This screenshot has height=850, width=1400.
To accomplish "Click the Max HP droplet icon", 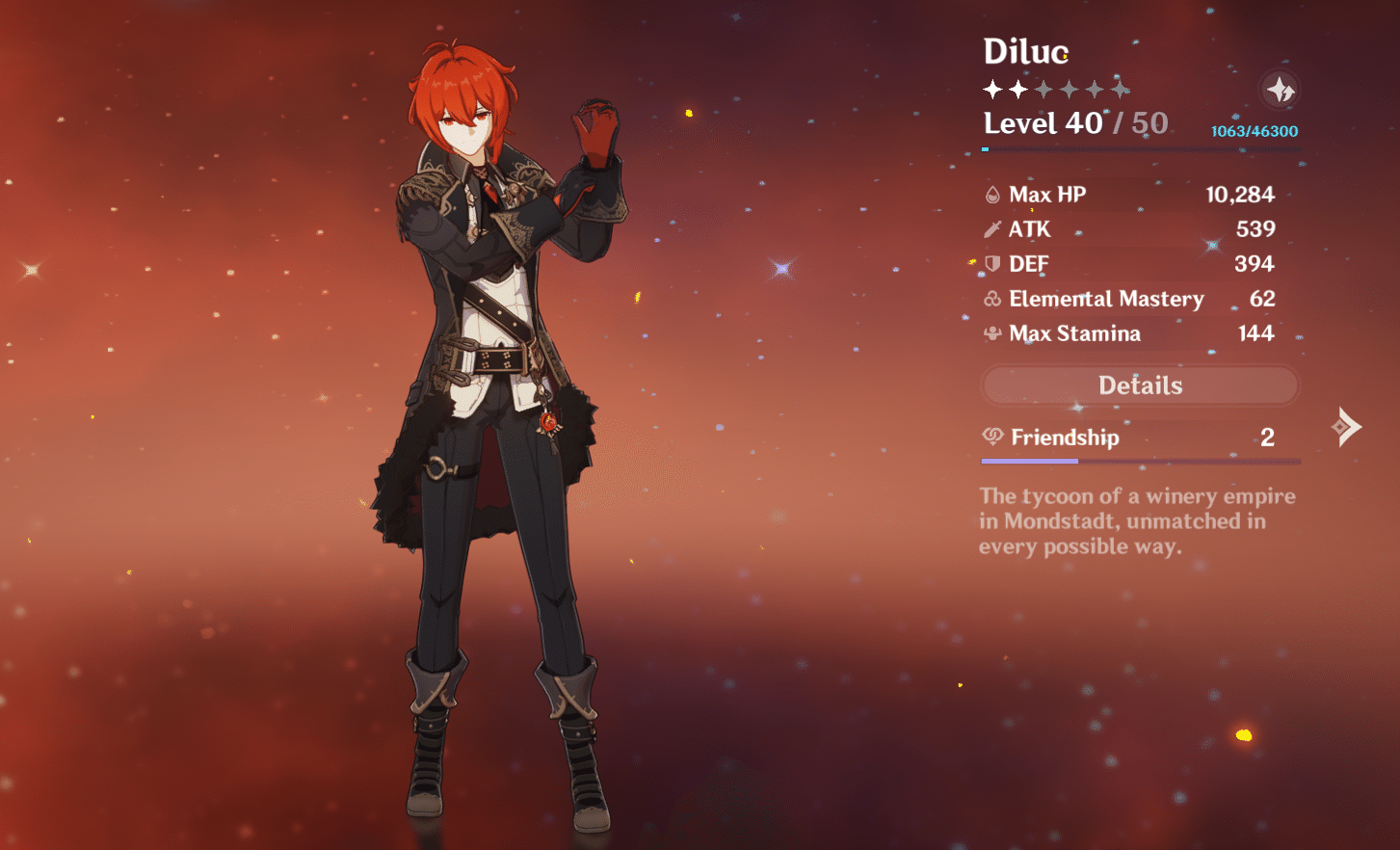I will pyautogui.click(x=991, y=194).
